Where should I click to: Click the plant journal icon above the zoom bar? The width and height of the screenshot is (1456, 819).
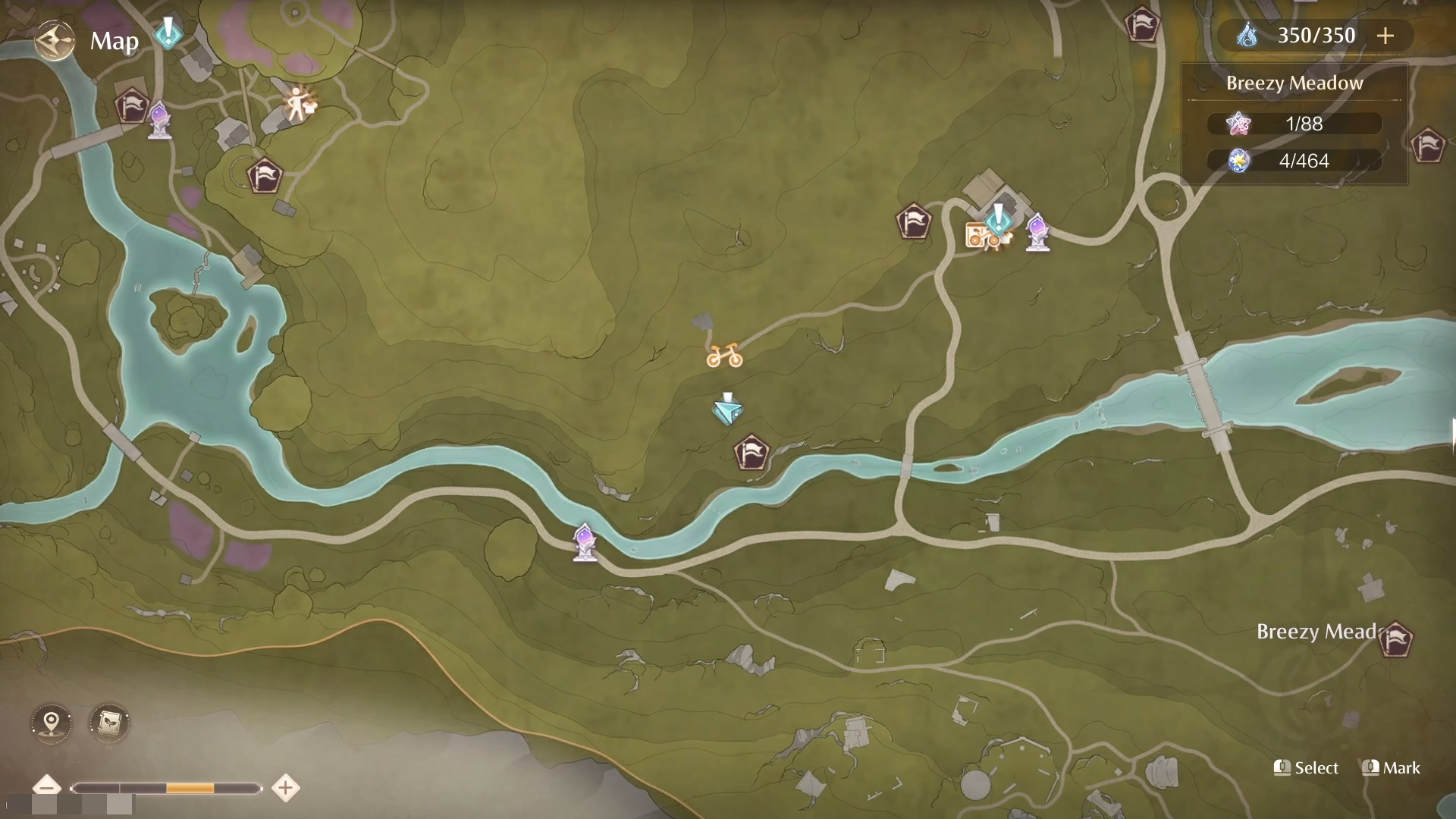click(108, 723)
